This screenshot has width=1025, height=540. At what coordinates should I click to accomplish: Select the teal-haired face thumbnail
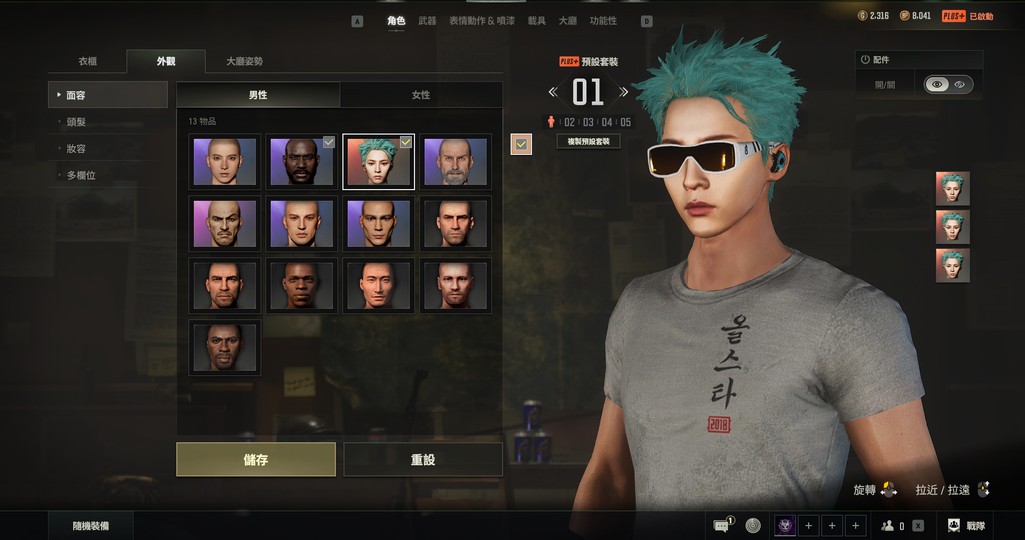378,162
